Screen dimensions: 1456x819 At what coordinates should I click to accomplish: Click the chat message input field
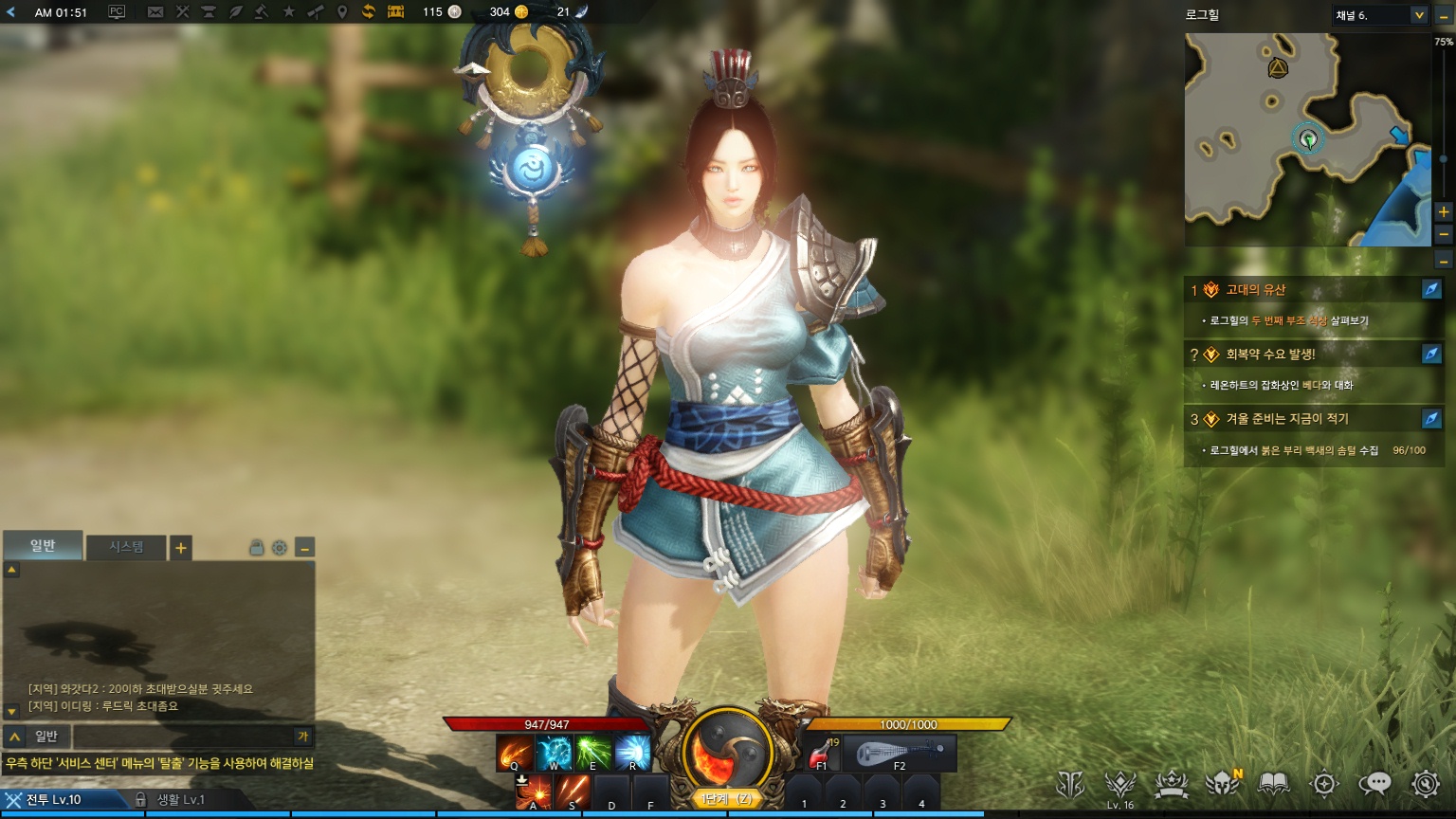click(185, 737)
